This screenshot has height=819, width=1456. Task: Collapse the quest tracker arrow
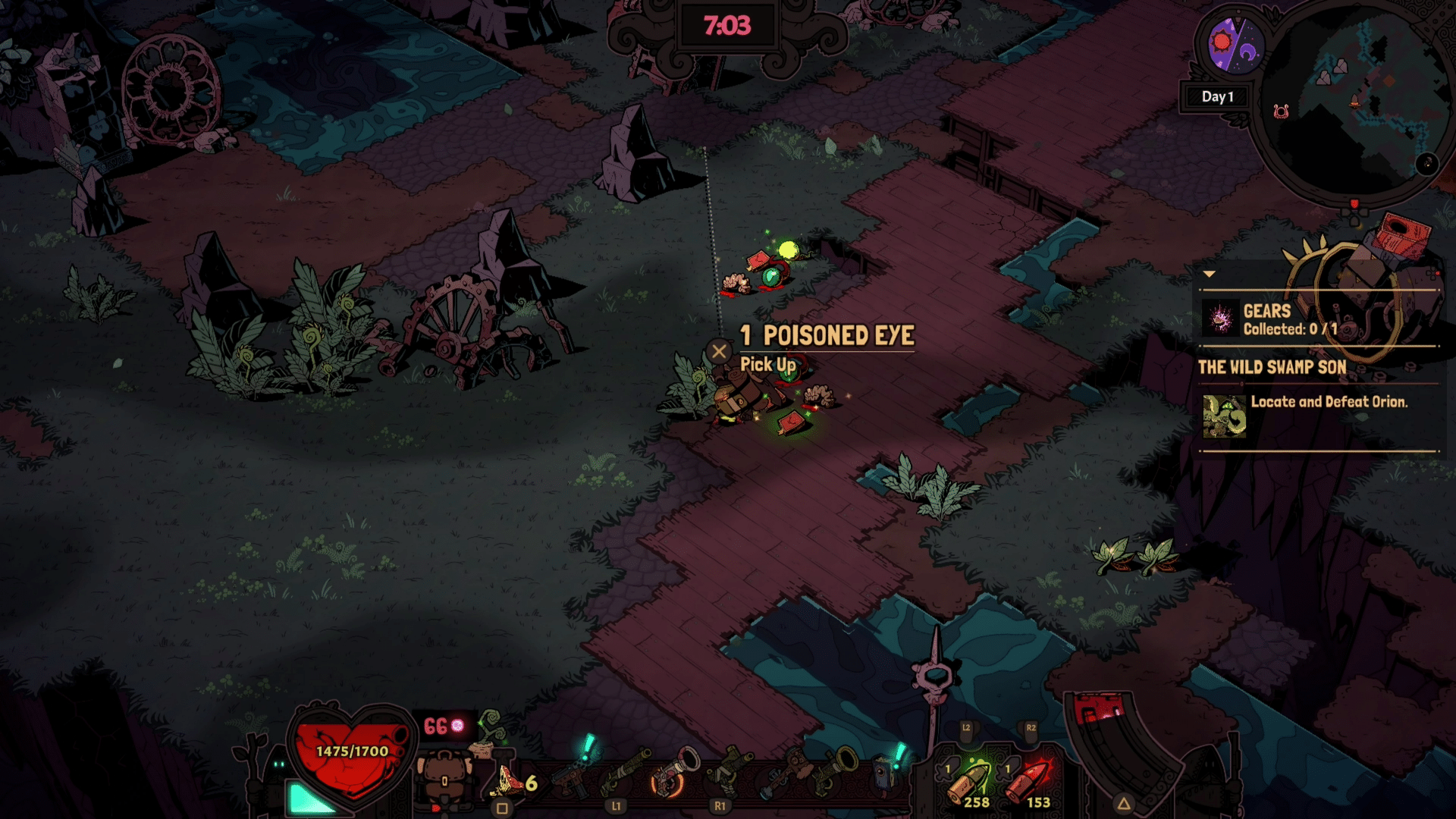pyautogui.click(x=1210, y=274)
